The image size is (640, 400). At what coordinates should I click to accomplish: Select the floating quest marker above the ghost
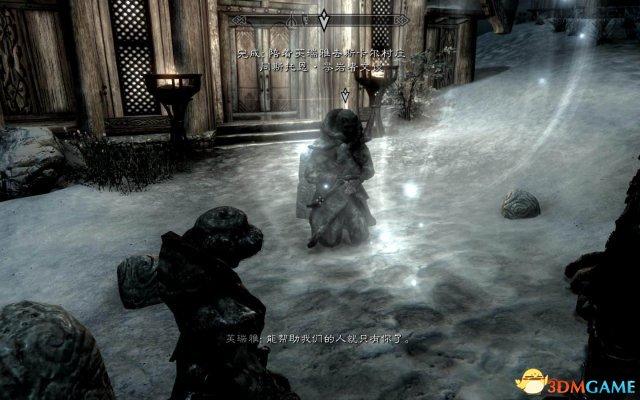click(x=345, y=95)
